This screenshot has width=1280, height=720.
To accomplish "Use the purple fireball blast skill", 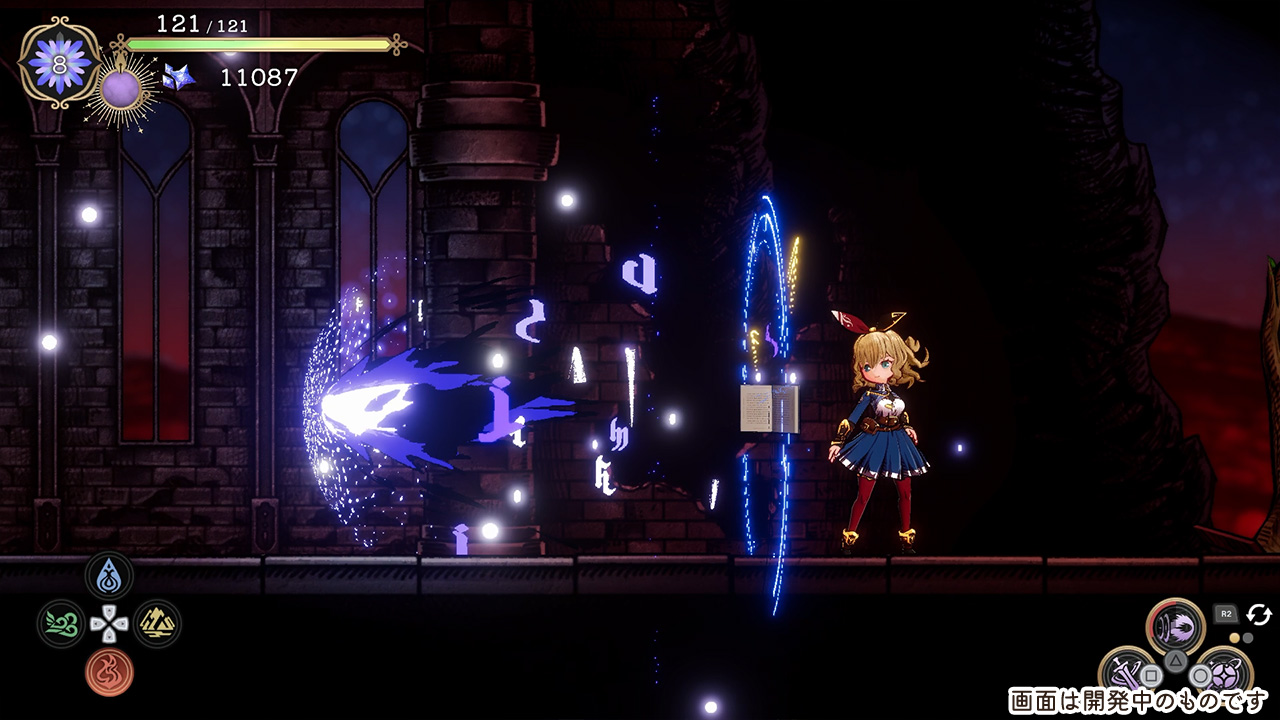I will point(1175,628).
